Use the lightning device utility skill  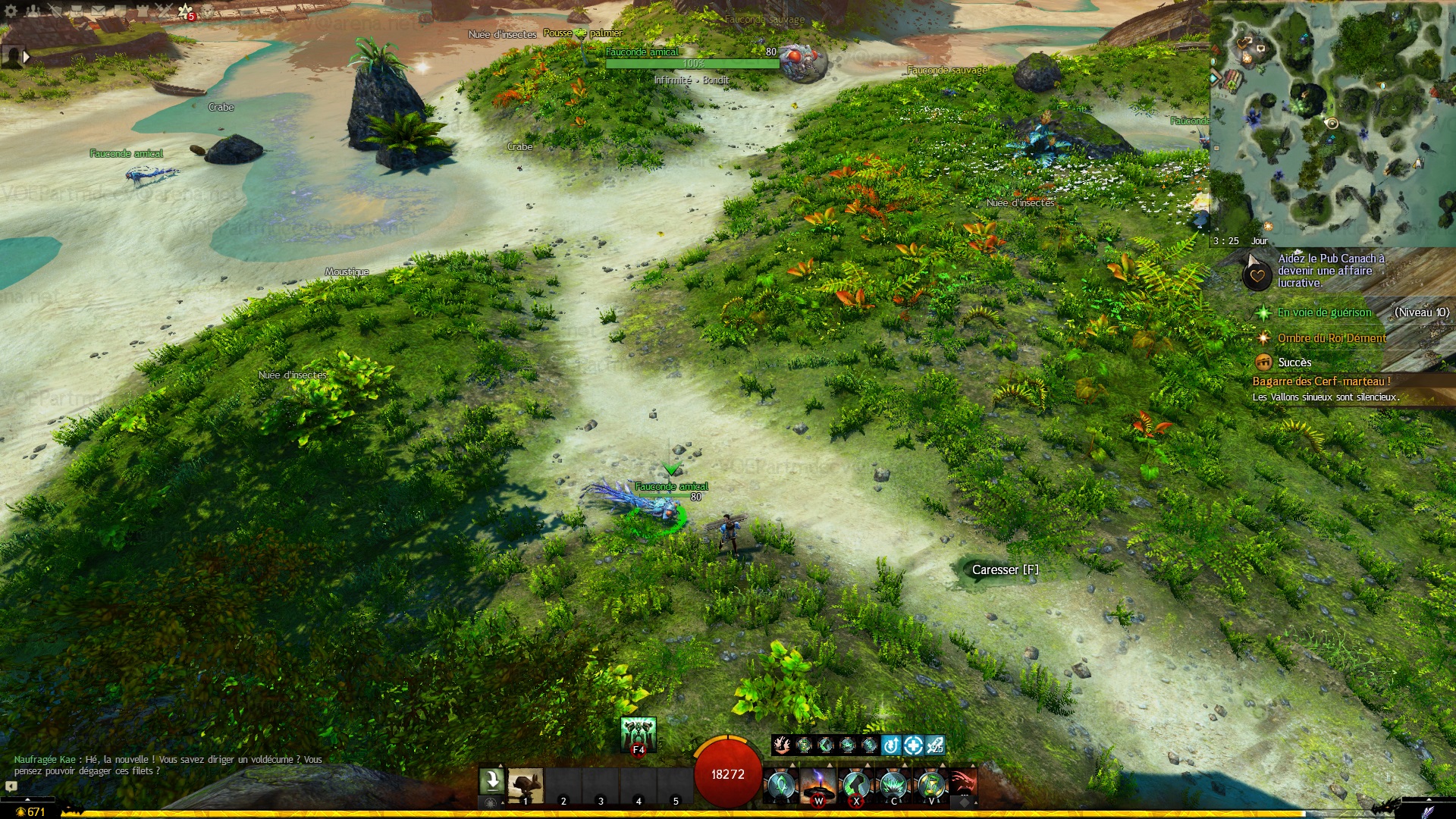[819, 784]
